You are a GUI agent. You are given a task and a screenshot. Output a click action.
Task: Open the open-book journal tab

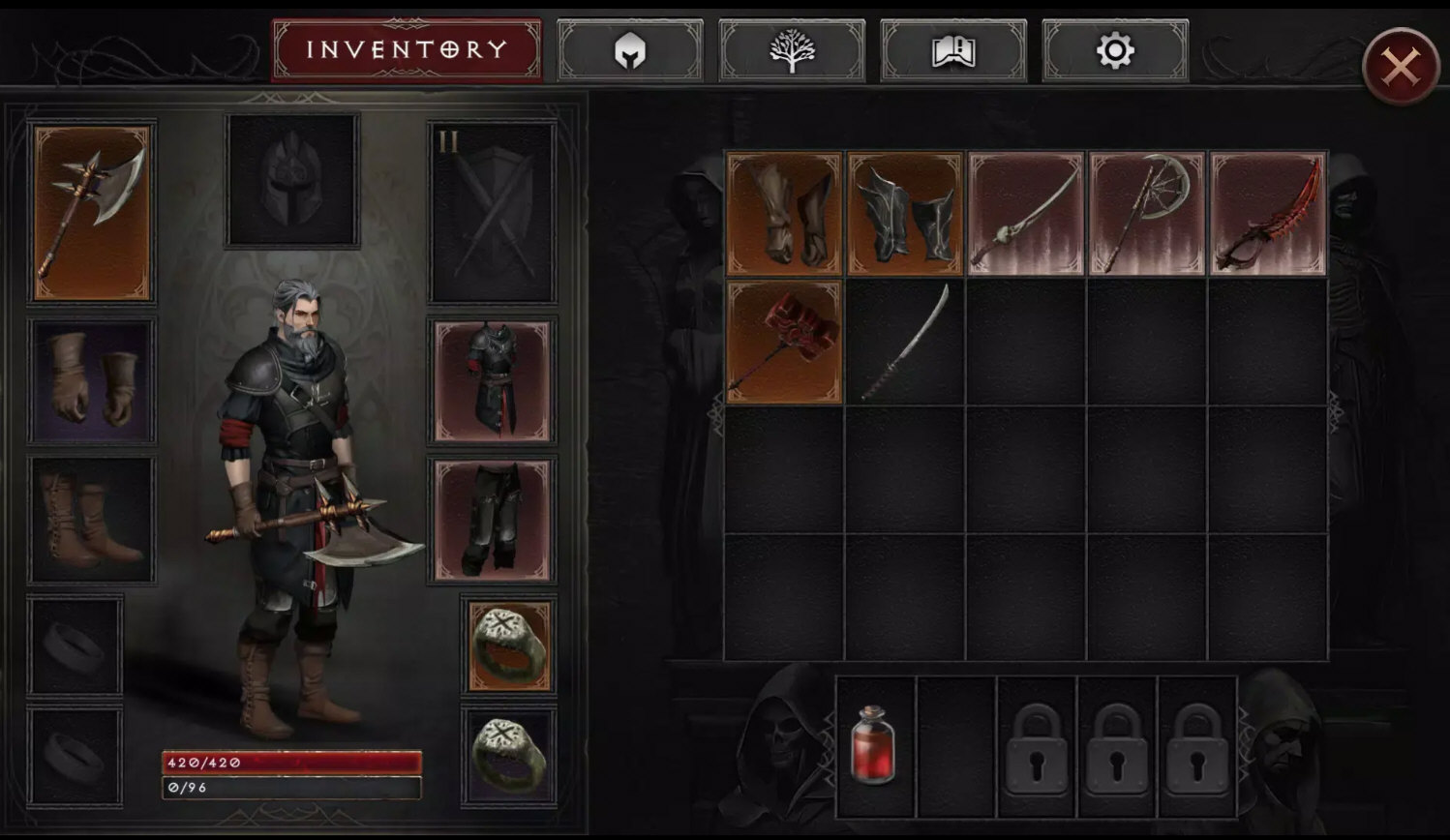(953, 50)
